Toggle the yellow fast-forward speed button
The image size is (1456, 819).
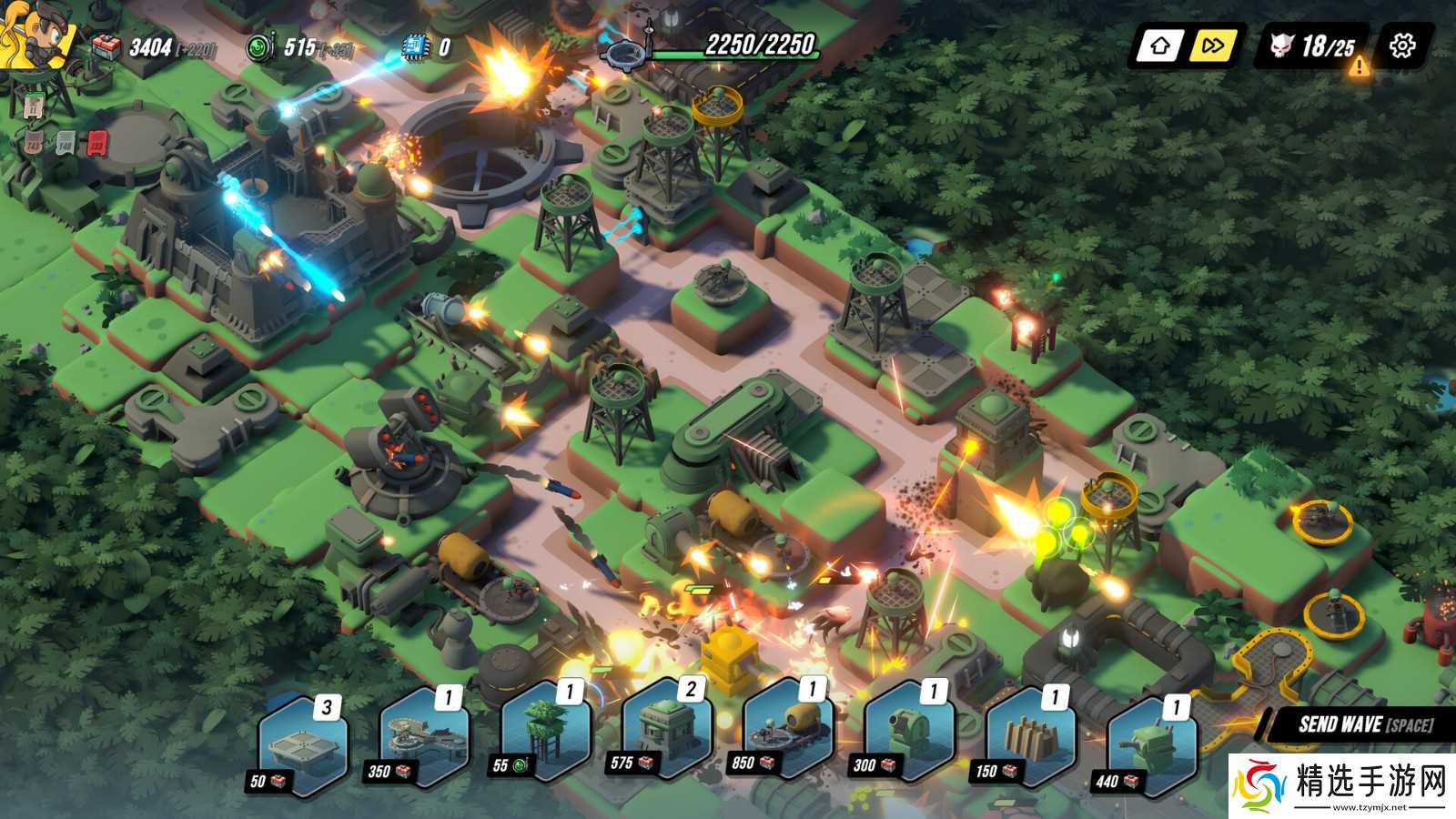(1213, 45)
